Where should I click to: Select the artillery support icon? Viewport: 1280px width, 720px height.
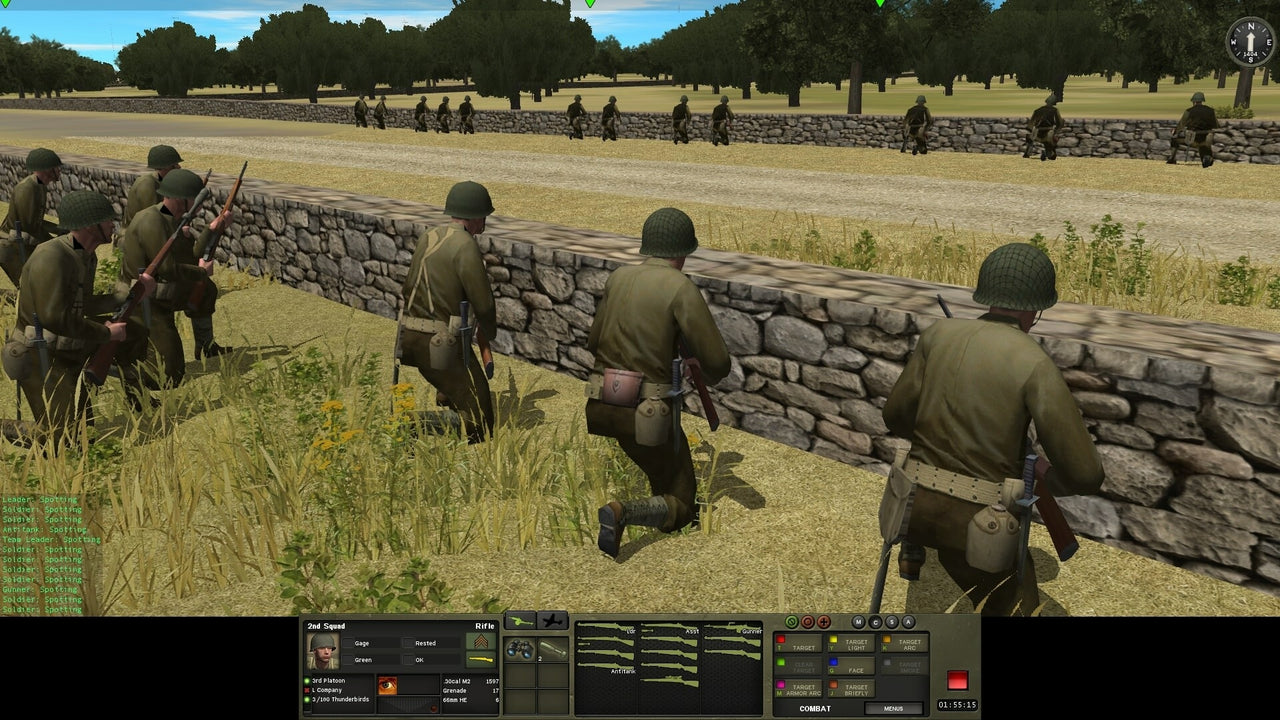click(520, 622)
